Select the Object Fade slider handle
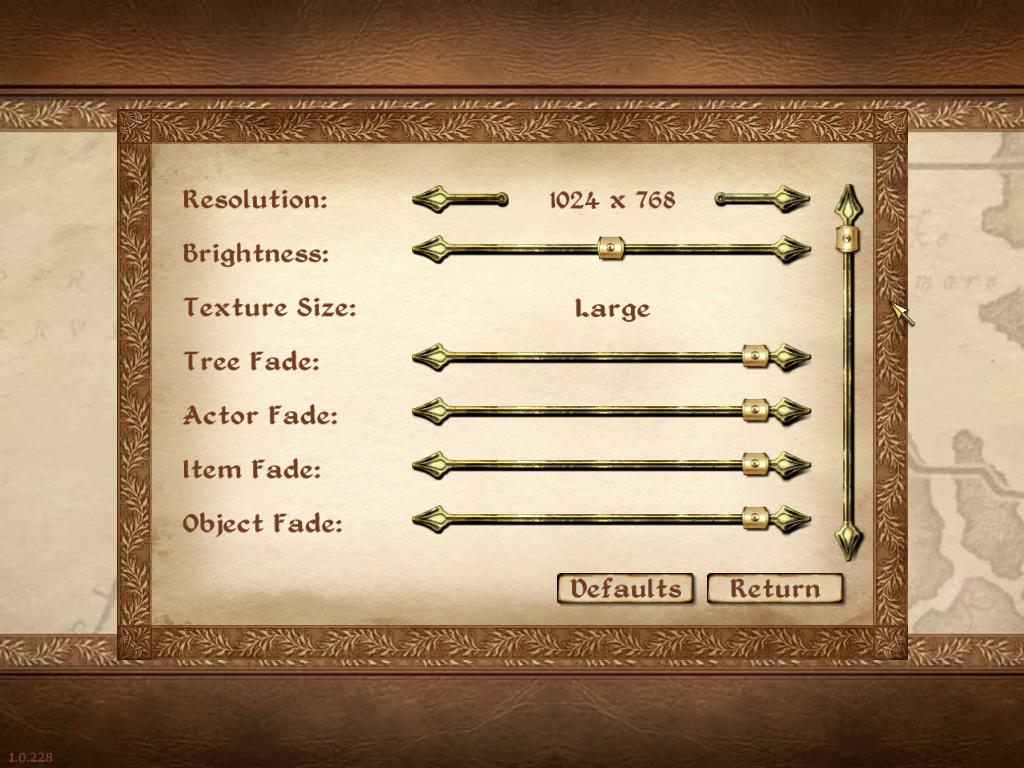 click(755, 518)
